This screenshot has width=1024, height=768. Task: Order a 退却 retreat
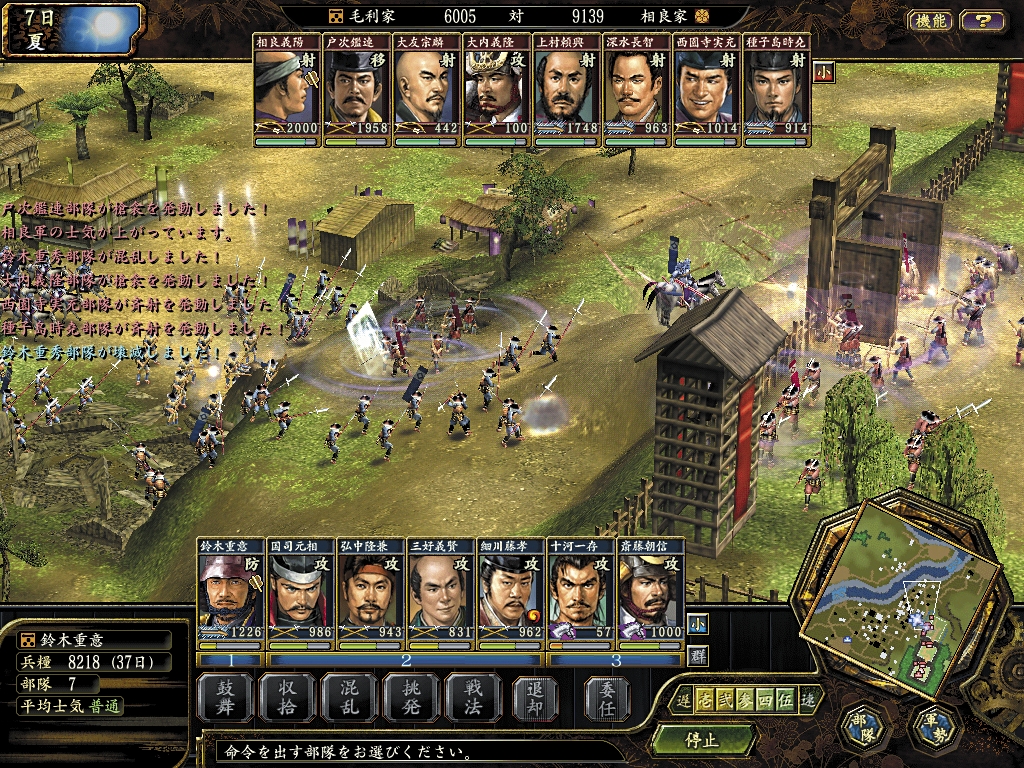click(x=536, y=698)
